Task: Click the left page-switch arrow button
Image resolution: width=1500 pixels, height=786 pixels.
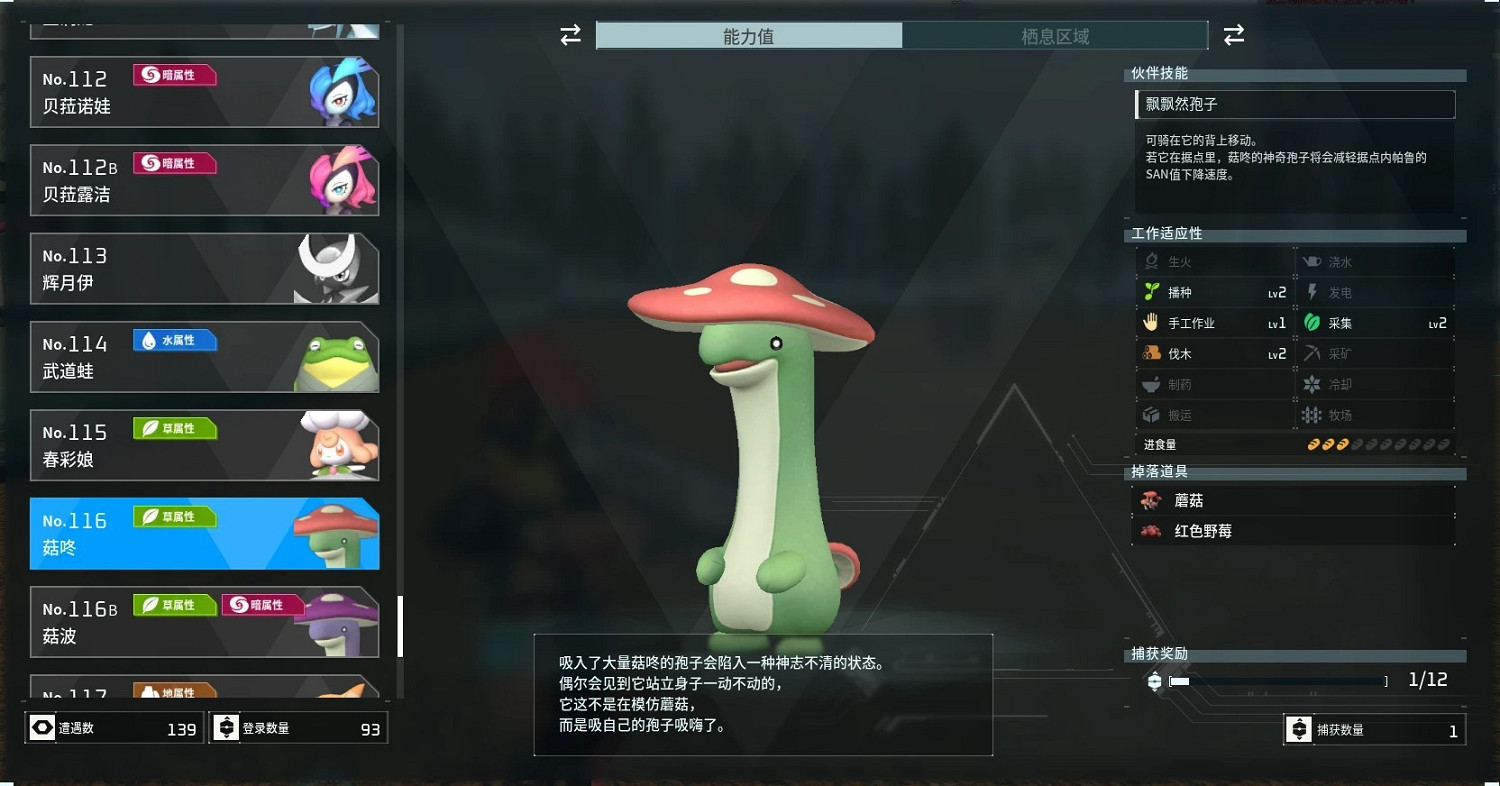Action: pyautogui.click(x=570, y=34)
